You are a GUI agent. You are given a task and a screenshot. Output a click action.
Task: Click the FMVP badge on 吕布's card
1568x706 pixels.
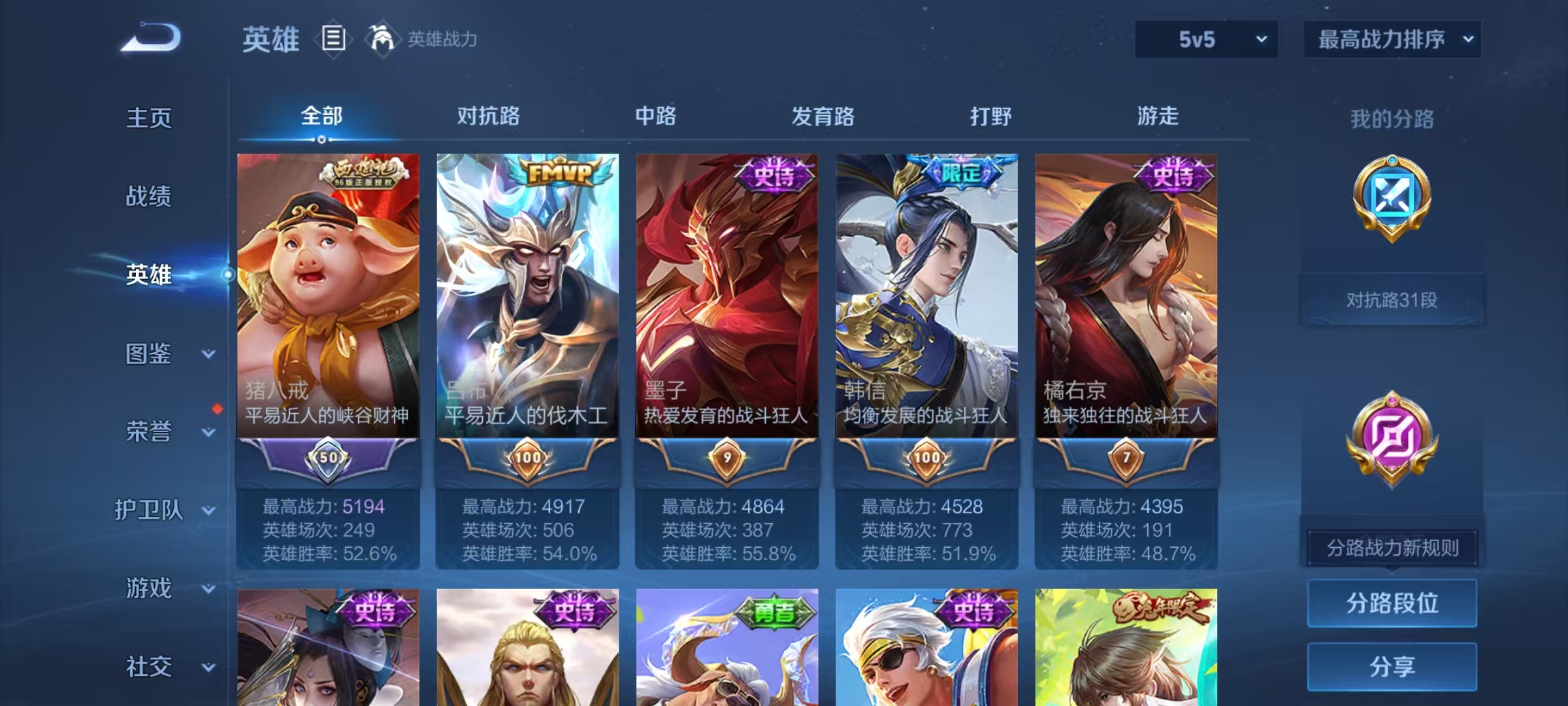pos(559,173)
